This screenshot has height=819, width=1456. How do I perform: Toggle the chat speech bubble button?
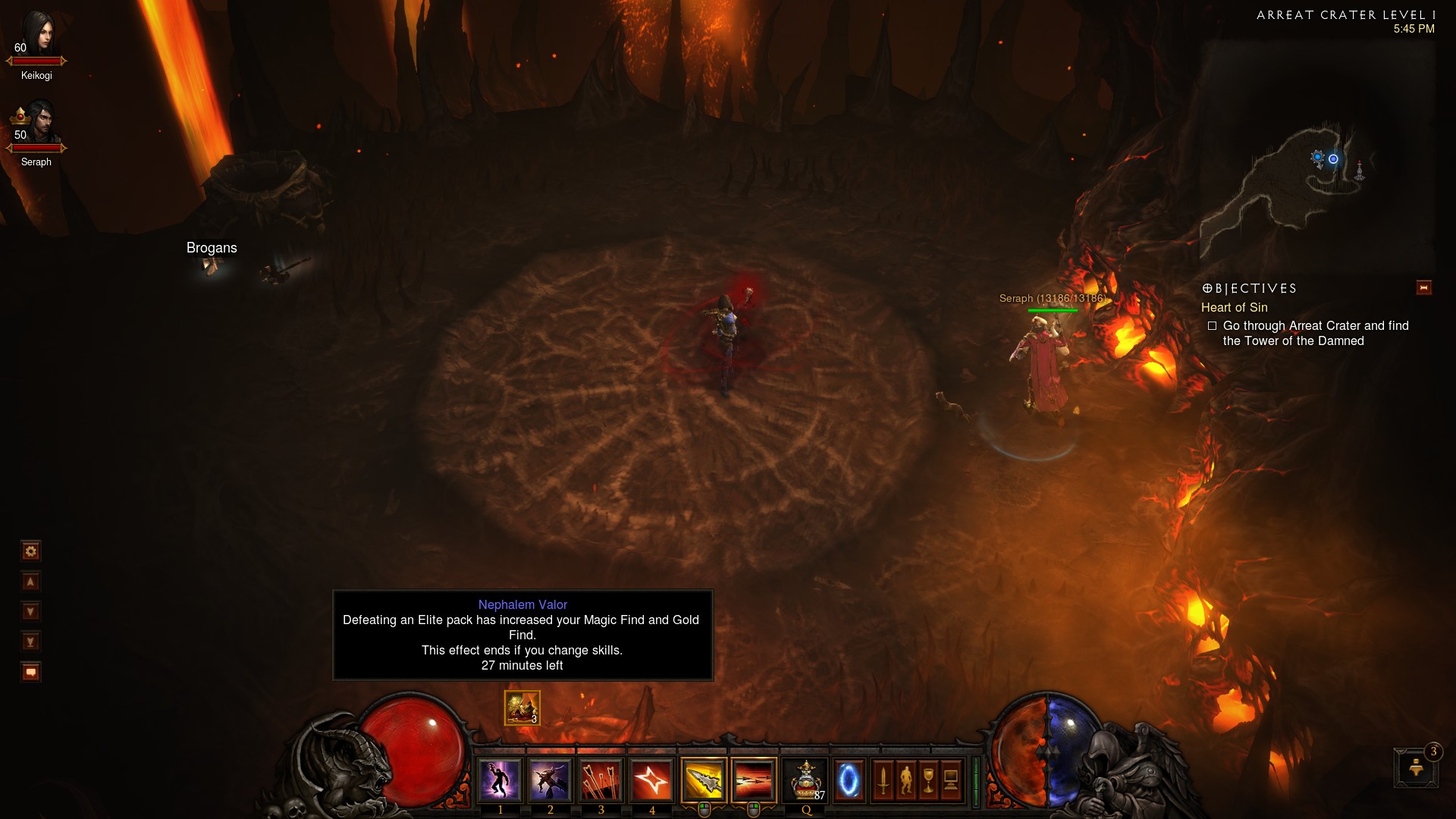tap(30, 672)
